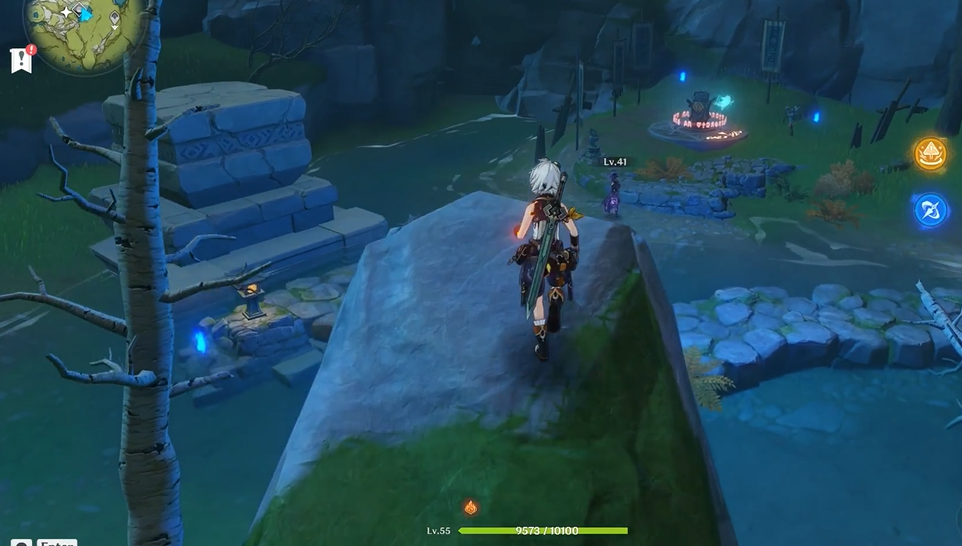Click the blue bow-and-arrow icon
The image size is (962, 546).
[x=930, y=210]
